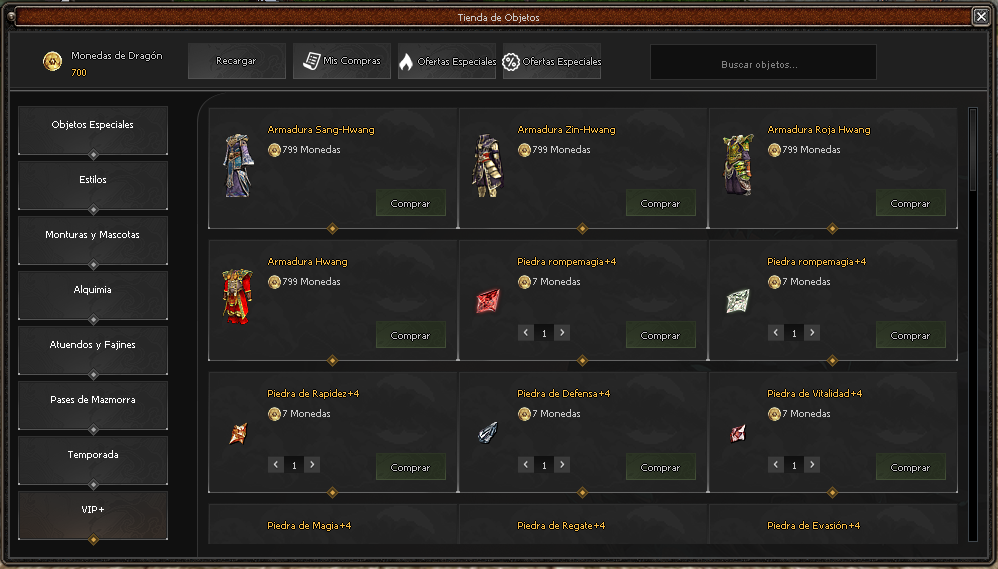Switch to the Estilos category
Viewport: 998px width, 569px height.
93,181
